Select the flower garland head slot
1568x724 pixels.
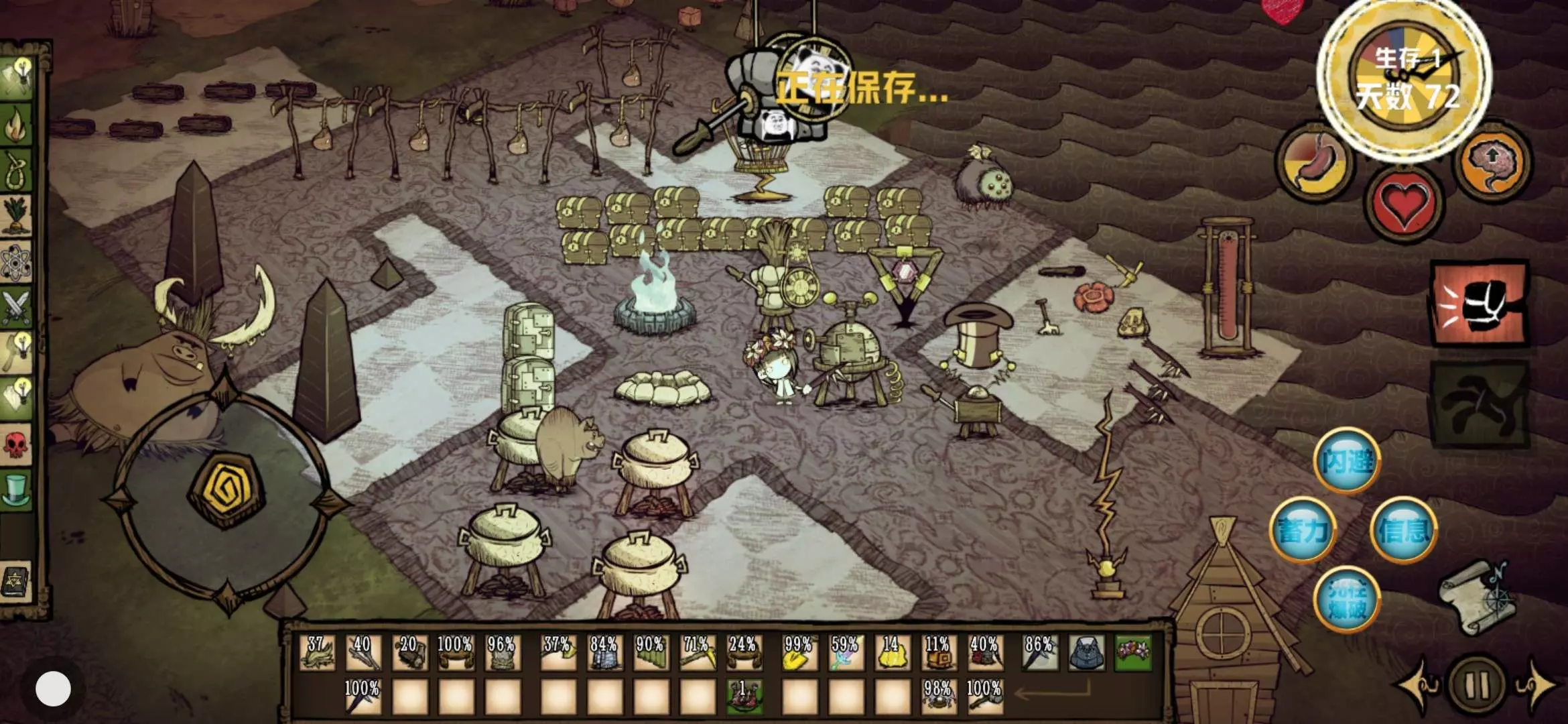1133,652
